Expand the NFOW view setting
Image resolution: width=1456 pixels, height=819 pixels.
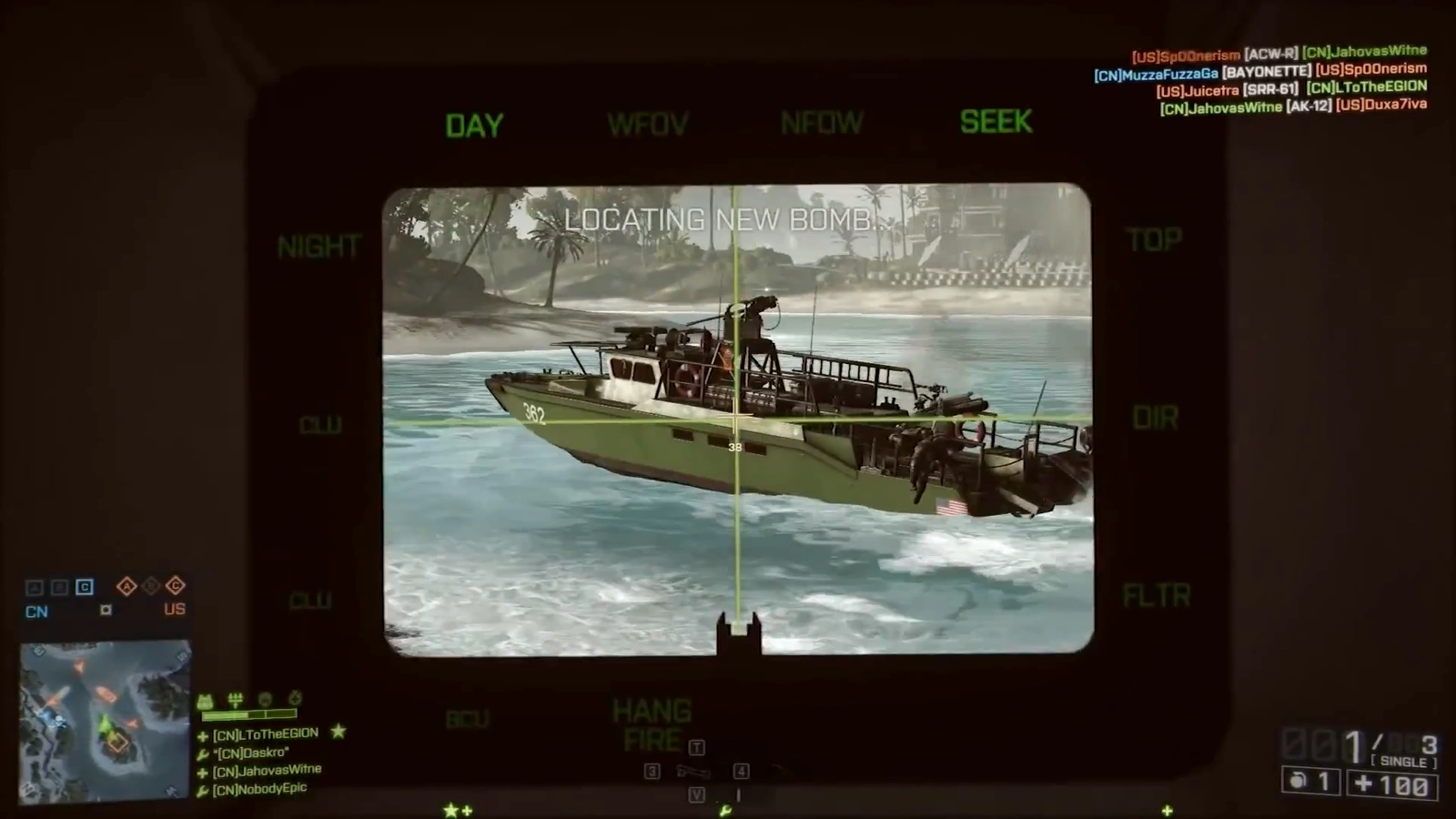click(x=822, y=122)
